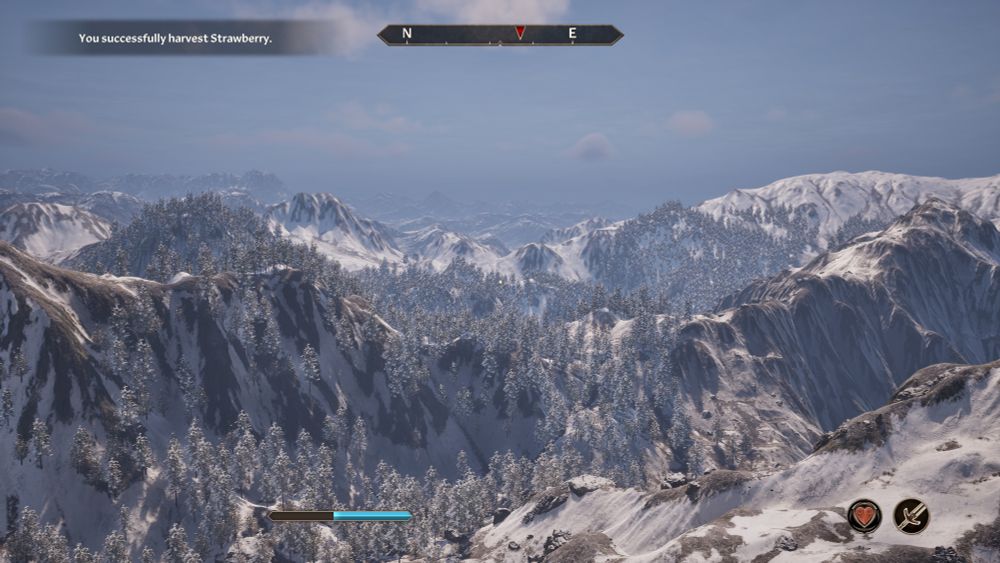Image resolution: width=1000 pixels, height=563 pixels.
Task: Select the sword icon
Action: [911, 516]
